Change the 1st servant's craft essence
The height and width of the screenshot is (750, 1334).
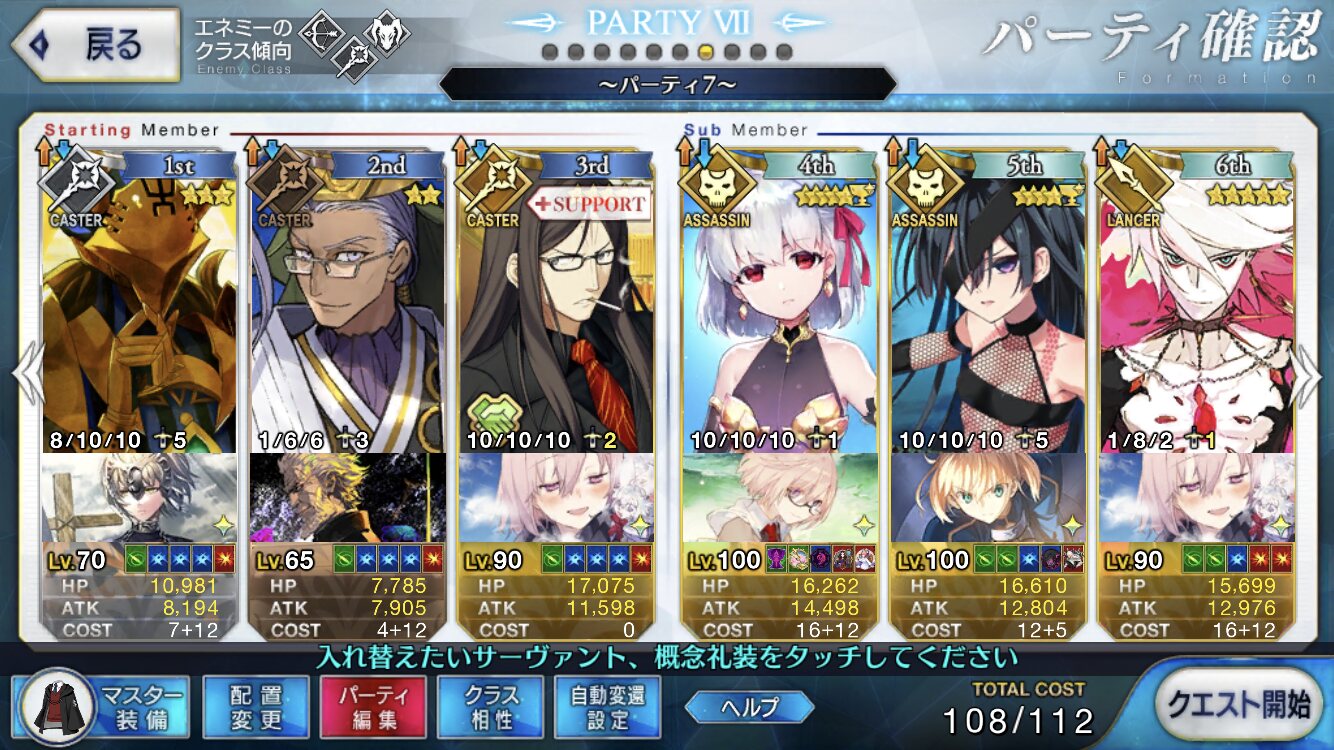click(x=140, y=498)
